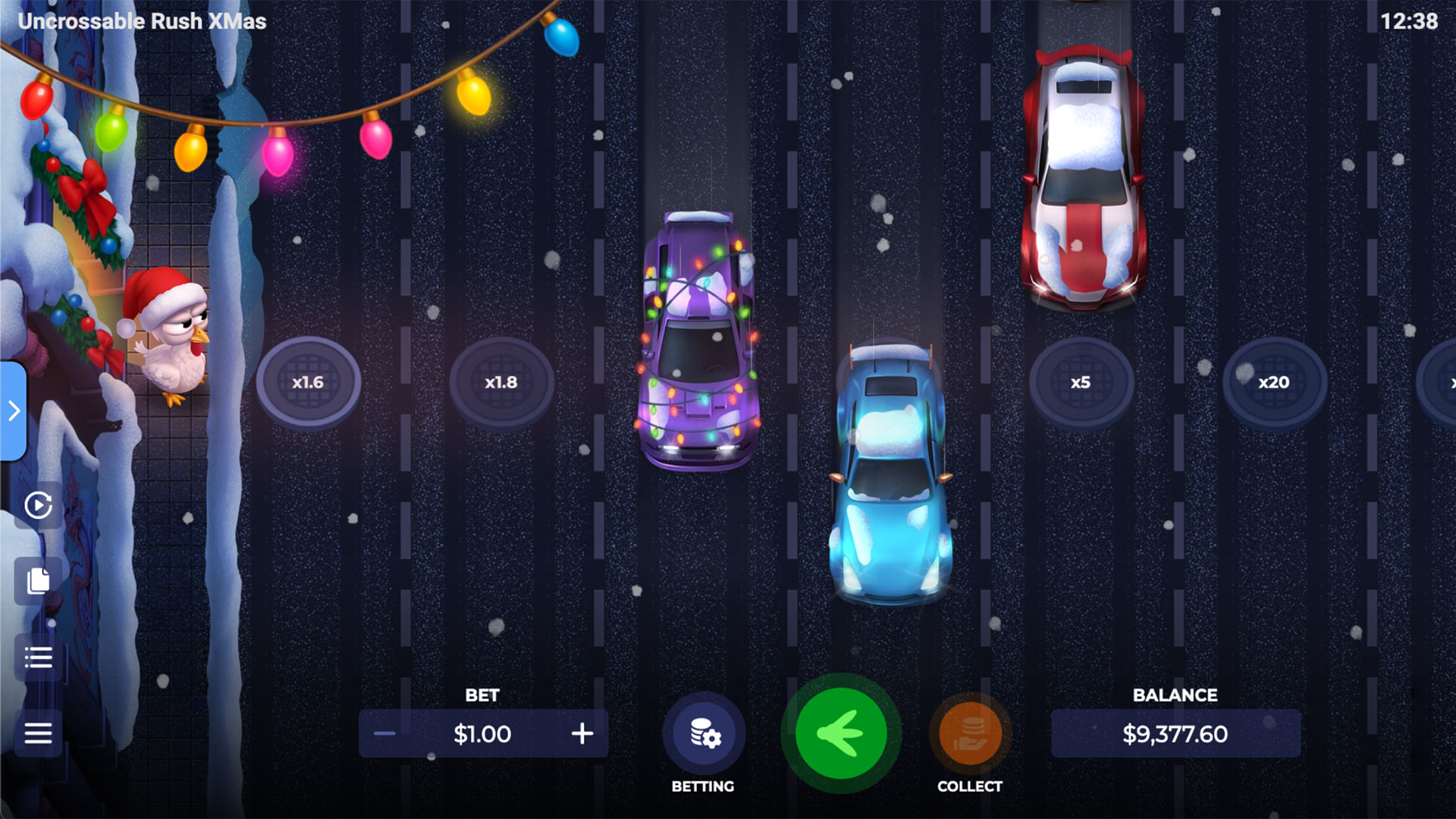Screen dimensions: 1456x819
Task: Show the bulleted list icon panel
Action: [38, 657]
